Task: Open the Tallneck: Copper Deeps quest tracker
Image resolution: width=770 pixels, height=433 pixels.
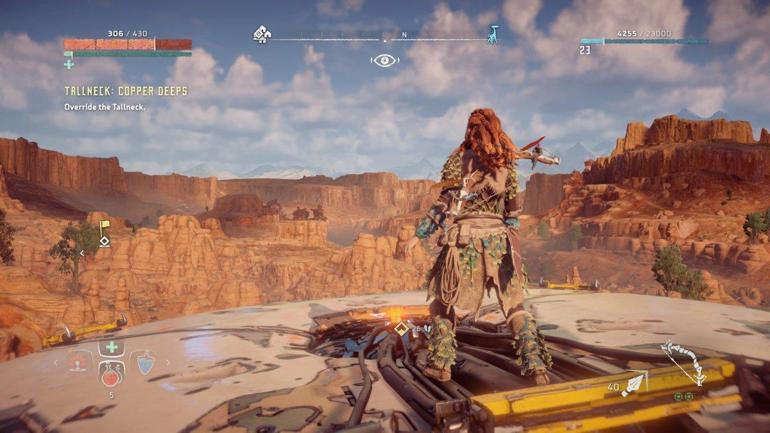Action: click(126, 91)
